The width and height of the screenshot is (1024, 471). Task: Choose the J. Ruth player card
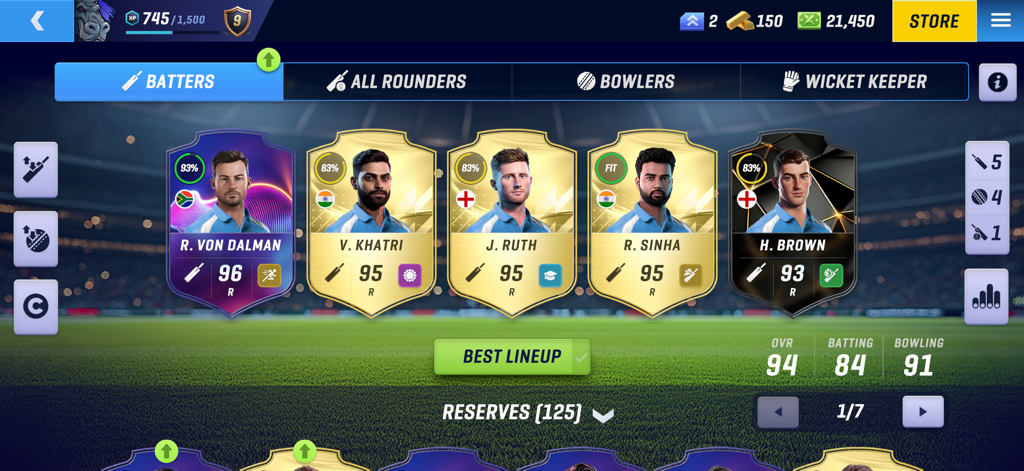coord(512,222)
